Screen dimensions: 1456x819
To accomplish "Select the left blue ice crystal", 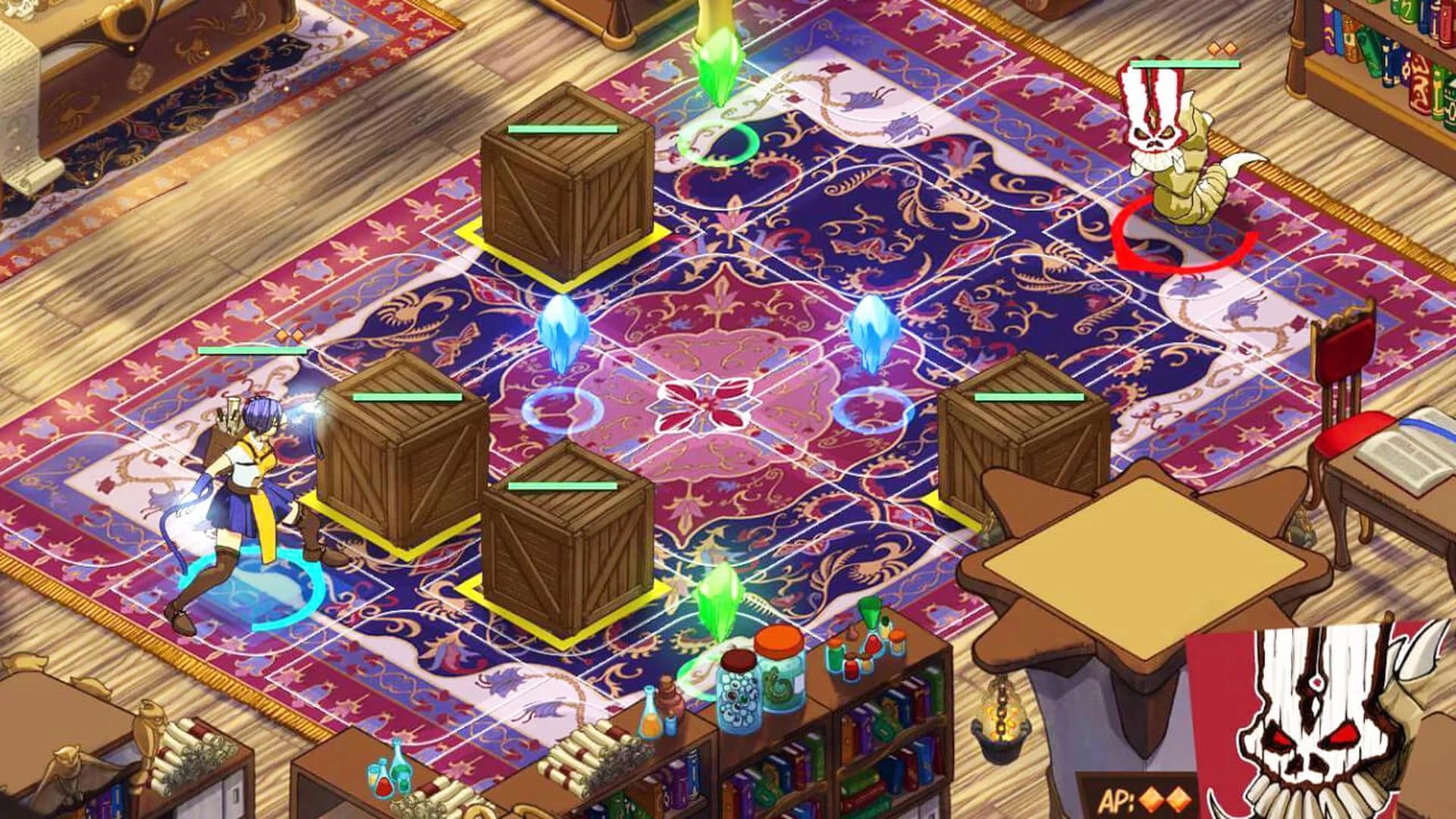I will [x=561, y=334].
